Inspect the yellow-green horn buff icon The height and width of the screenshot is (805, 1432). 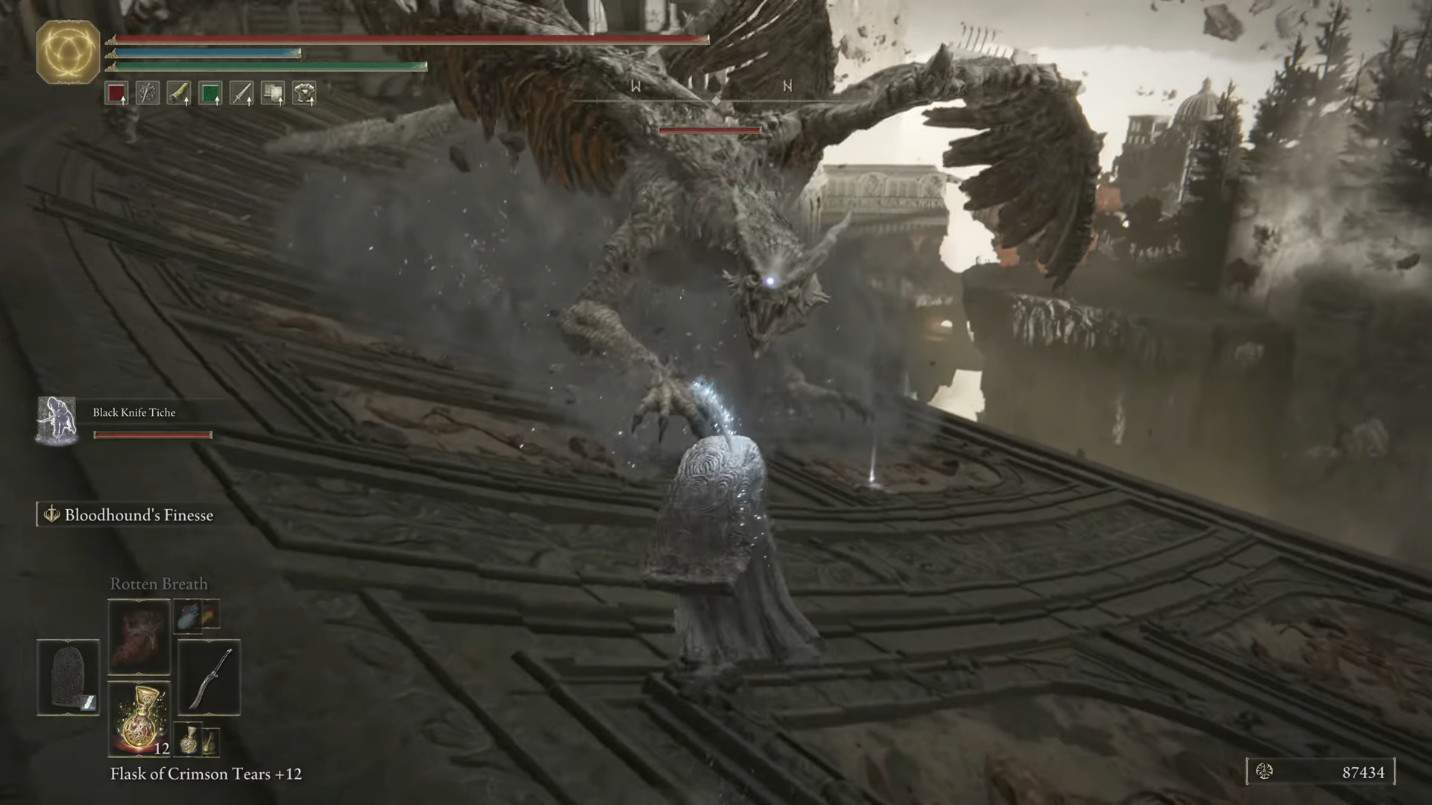tap(179, 94)
